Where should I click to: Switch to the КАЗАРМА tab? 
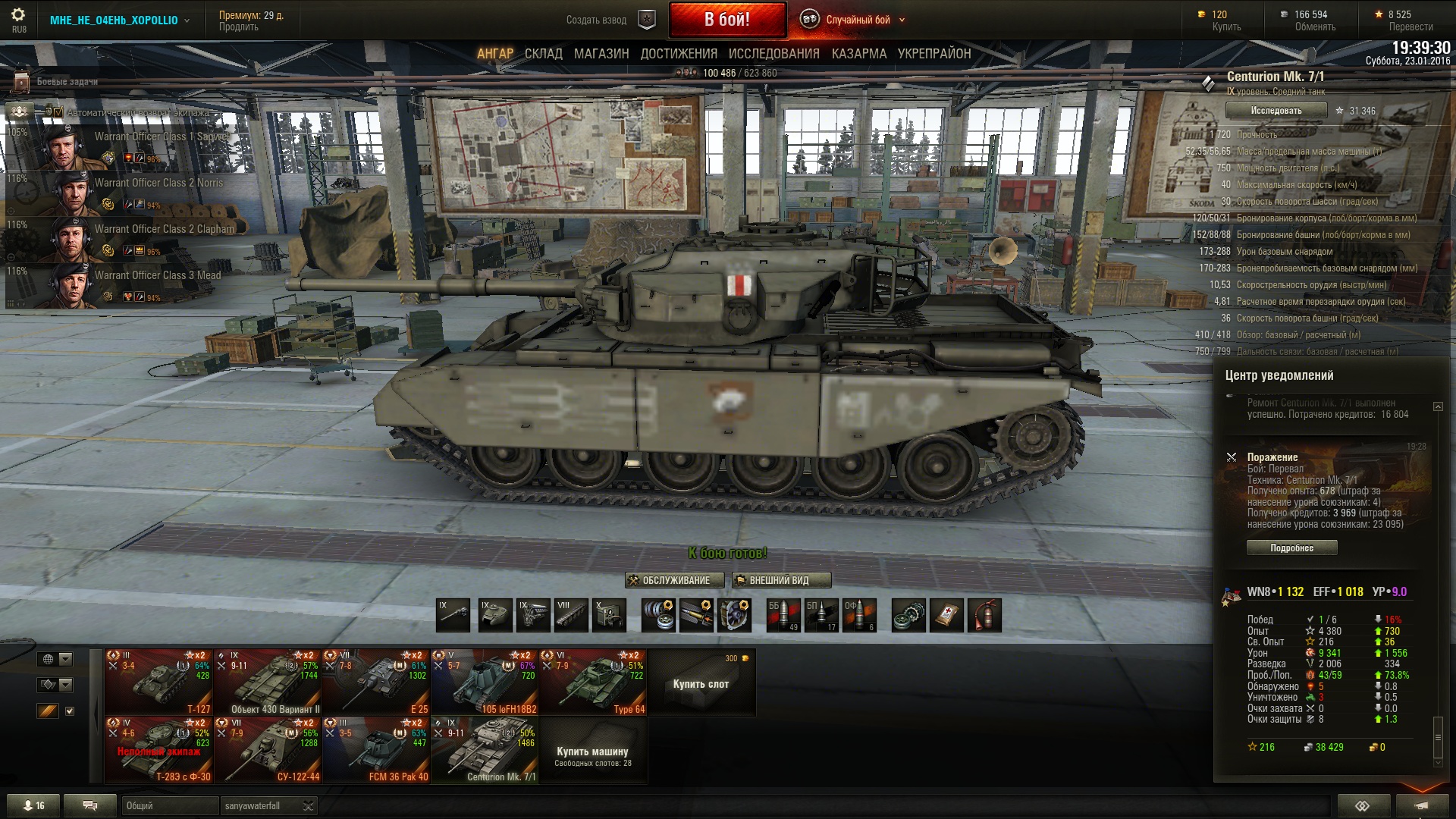coord(858,54)
